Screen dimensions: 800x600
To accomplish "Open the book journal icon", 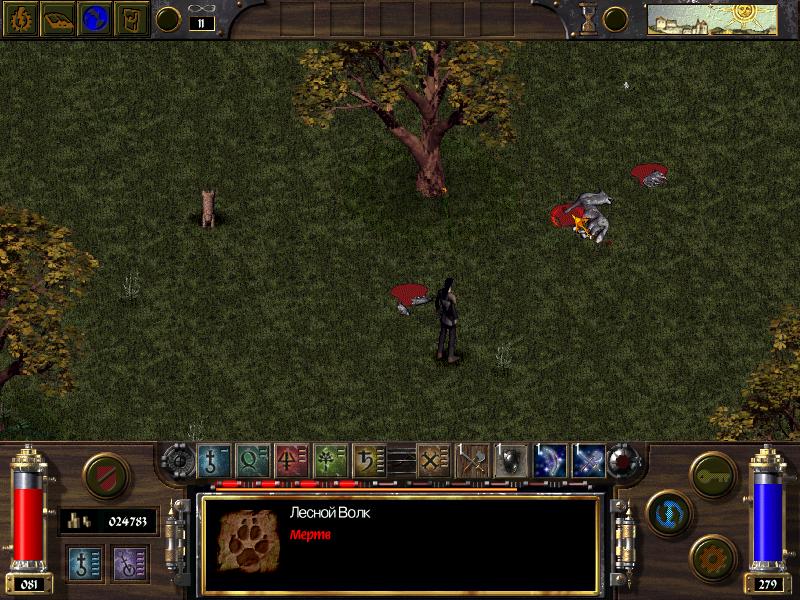I will pyautogui.click(x=56, y=18).
